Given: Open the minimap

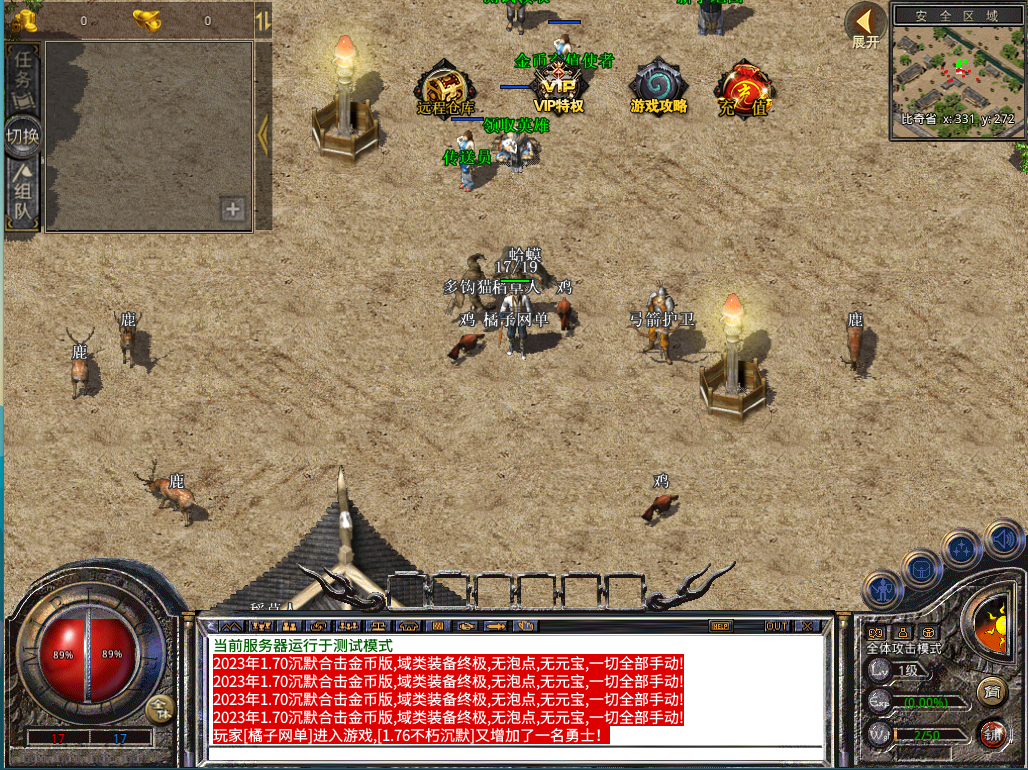Looking at the screenshot, I should (x=957, y=72).
